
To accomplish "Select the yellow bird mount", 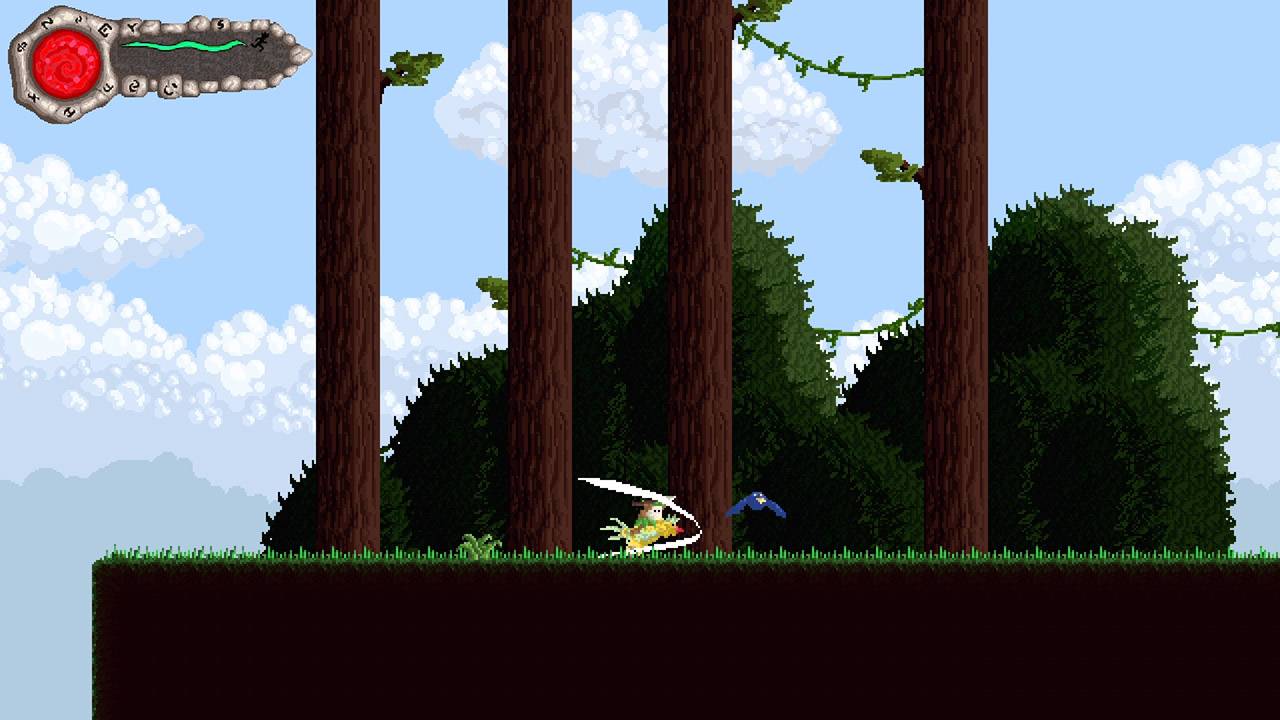I will click(x=648, y=532).
